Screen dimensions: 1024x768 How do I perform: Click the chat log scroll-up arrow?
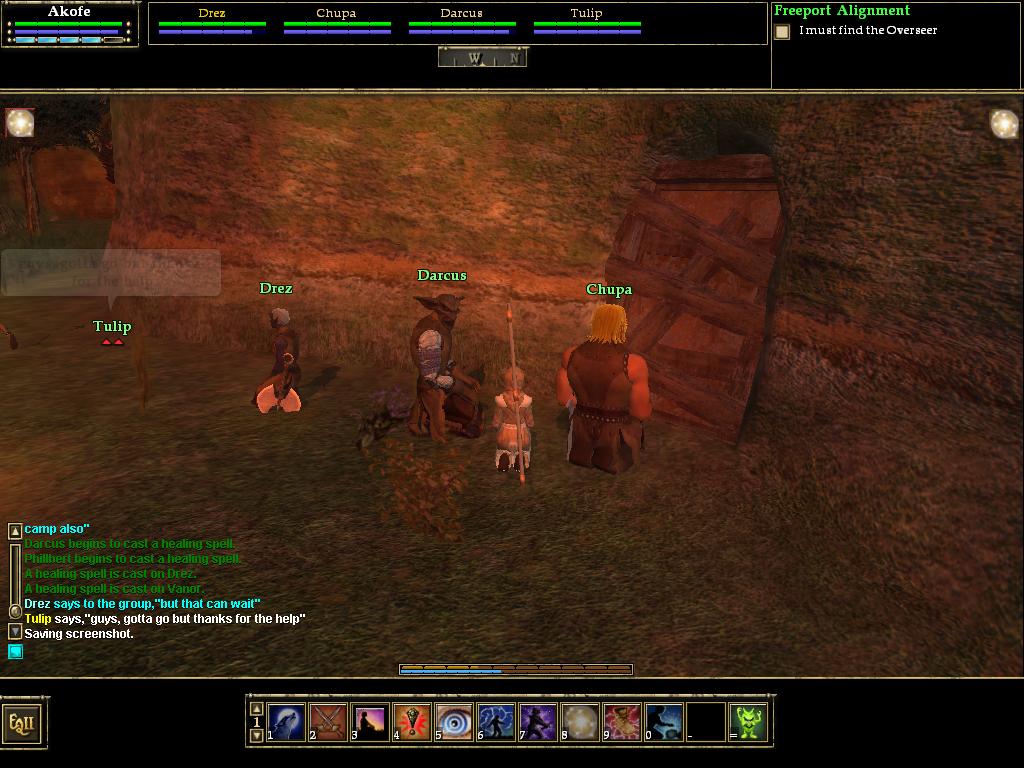coord(15,531)
